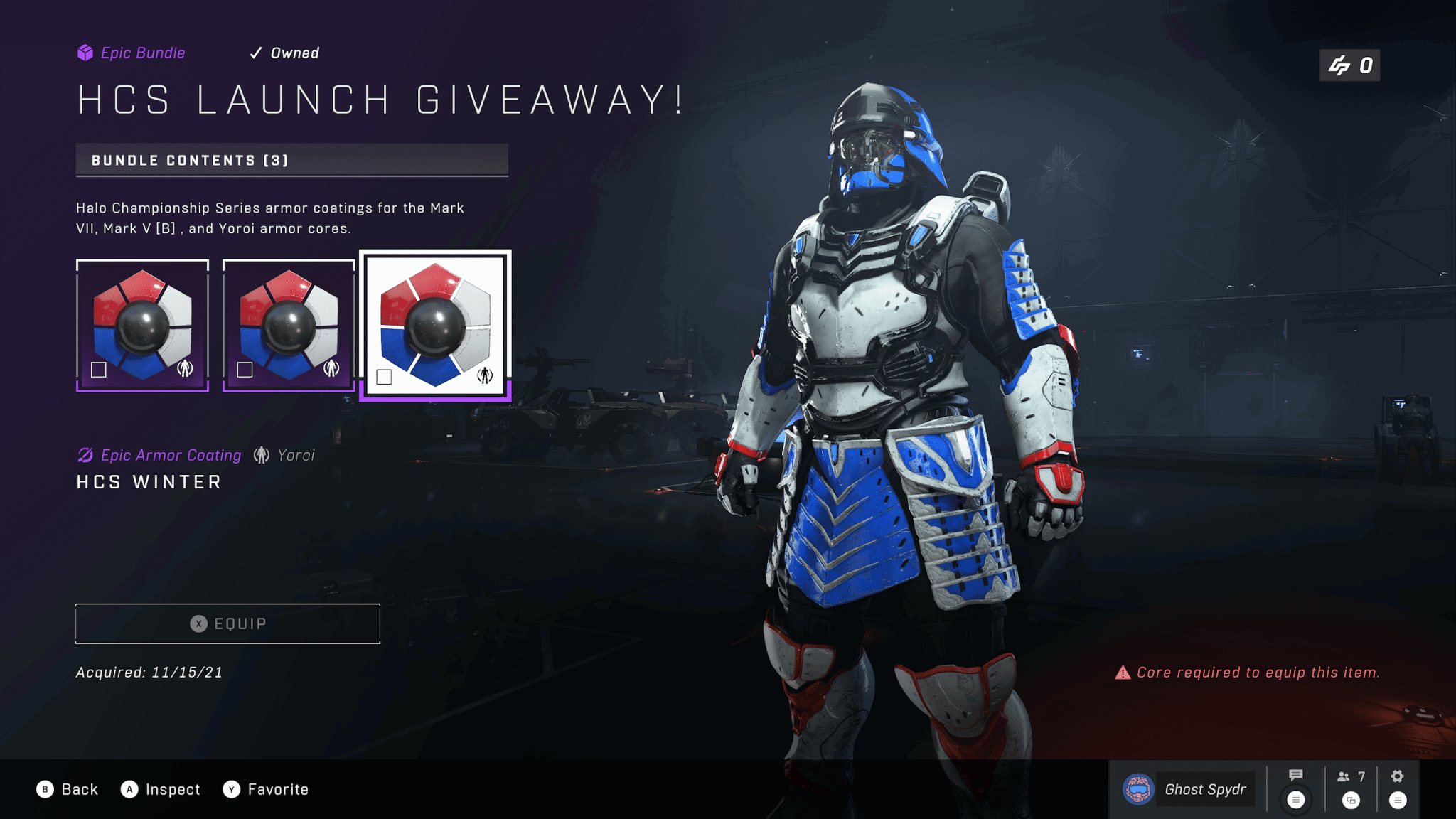Open Ghost Spydr's player profile
The image size is (1456, 819).
pos(1187,789)
